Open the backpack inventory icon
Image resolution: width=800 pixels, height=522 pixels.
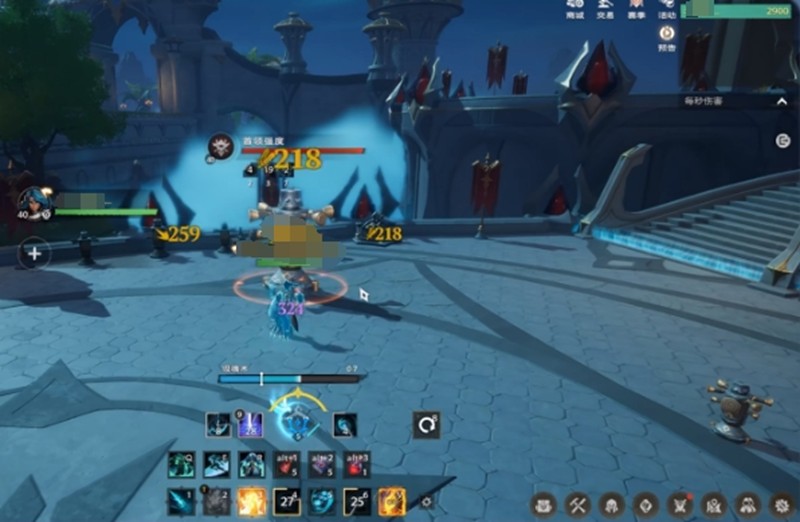click(543, 505)
